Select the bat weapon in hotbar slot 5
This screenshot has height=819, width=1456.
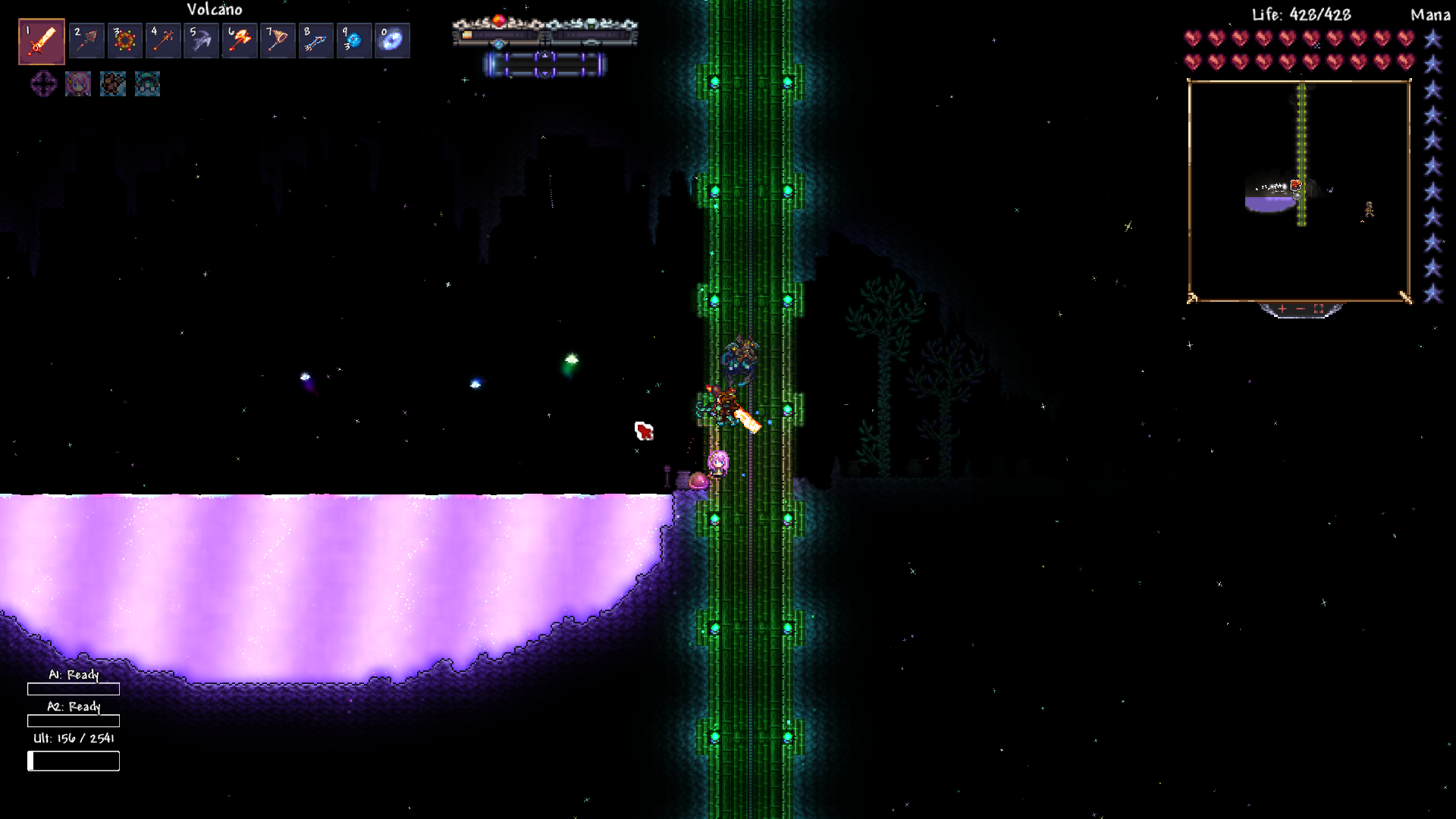point(202,39)
